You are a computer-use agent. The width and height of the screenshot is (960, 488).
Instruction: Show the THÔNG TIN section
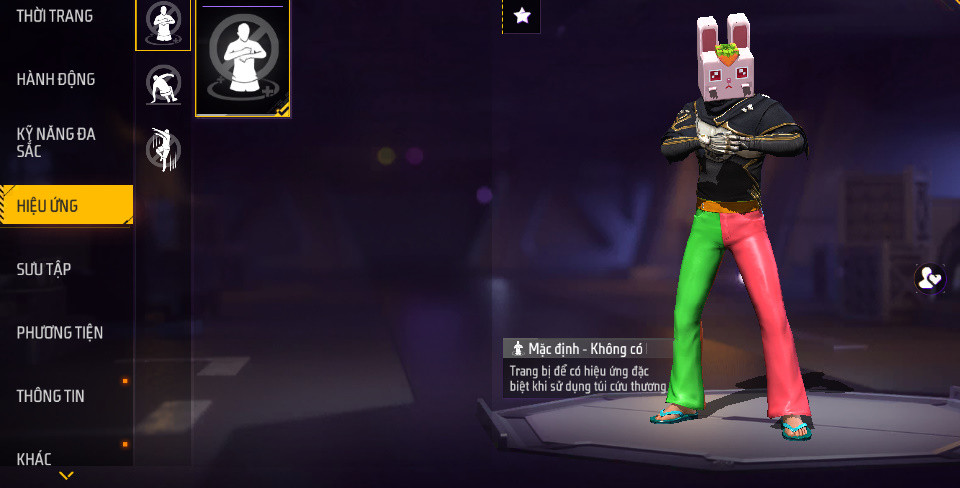[x=51, y=396]
